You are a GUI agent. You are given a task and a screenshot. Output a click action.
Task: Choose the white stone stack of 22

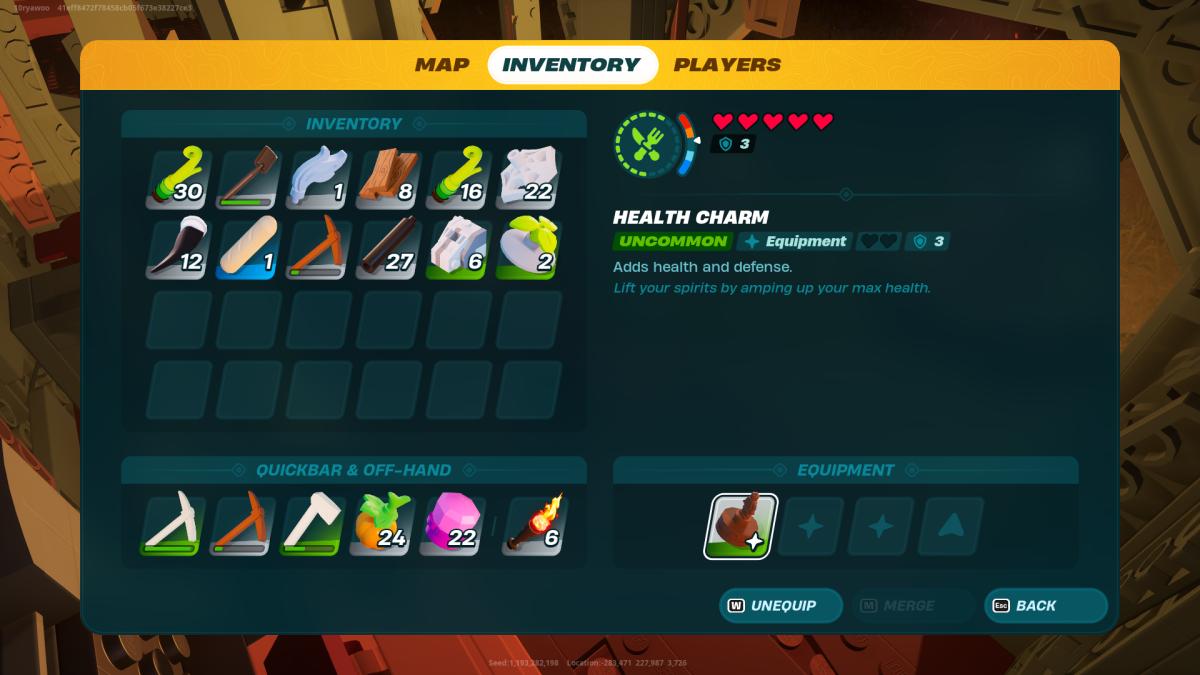click(528, 178)
